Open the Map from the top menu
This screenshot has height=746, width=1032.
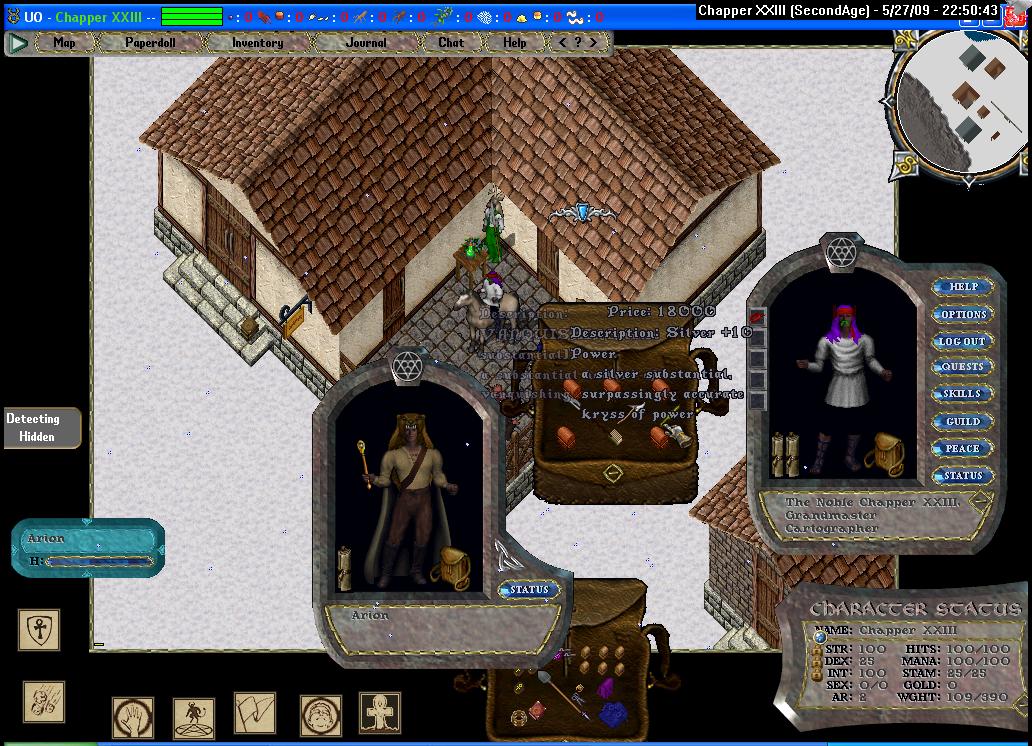(x=64, y=43)
